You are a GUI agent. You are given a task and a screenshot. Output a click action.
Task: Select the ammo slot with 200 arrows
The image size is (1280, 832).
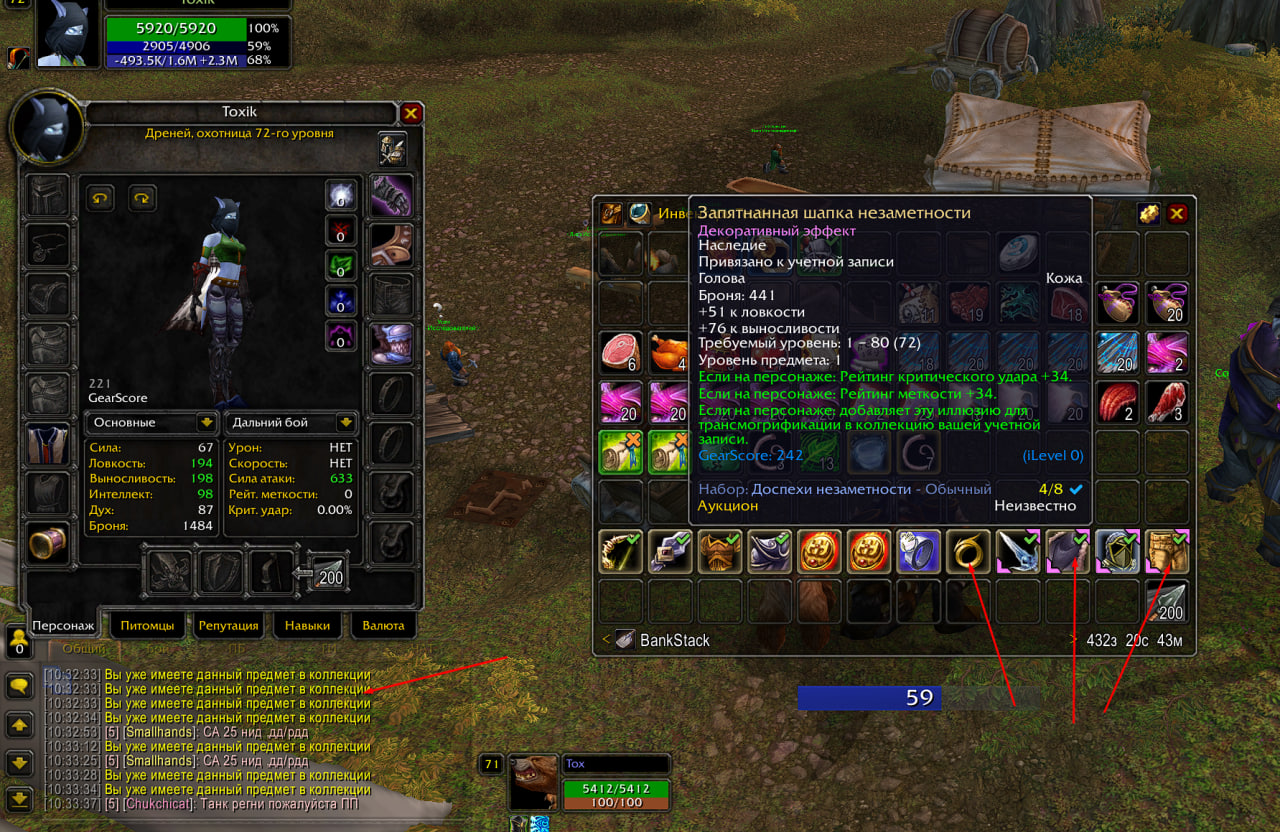click(x=329, y=572)
